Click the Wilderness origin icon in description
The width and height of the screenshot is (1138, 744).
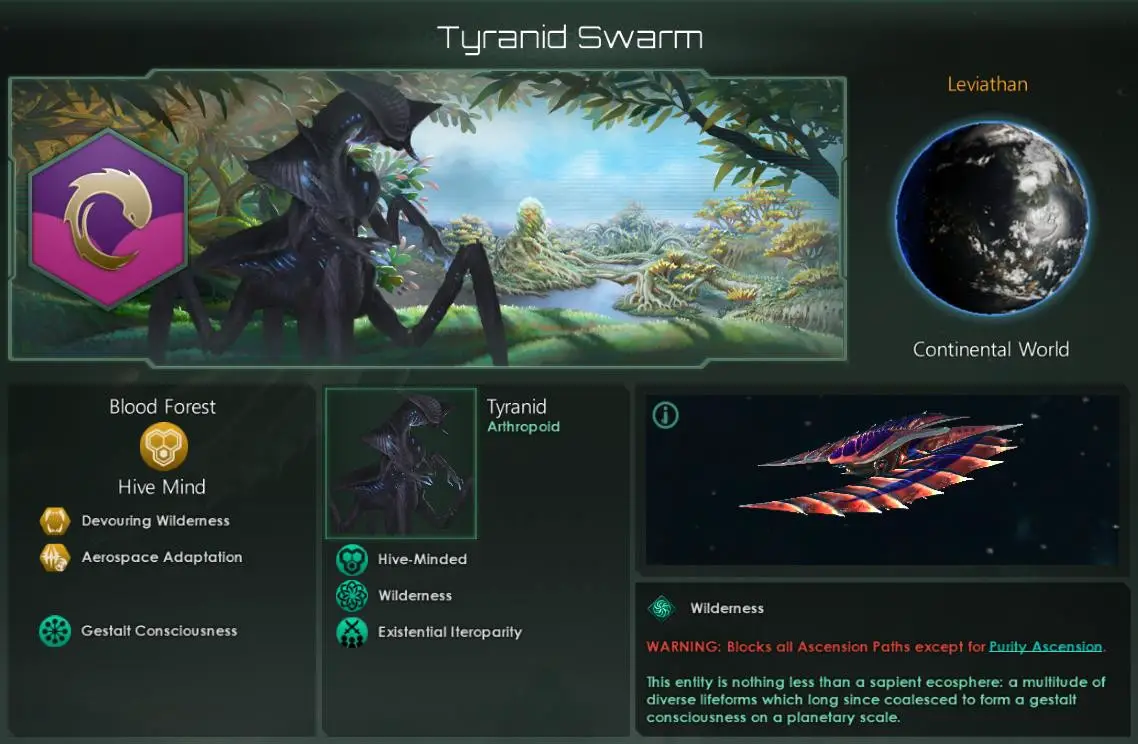661,608
